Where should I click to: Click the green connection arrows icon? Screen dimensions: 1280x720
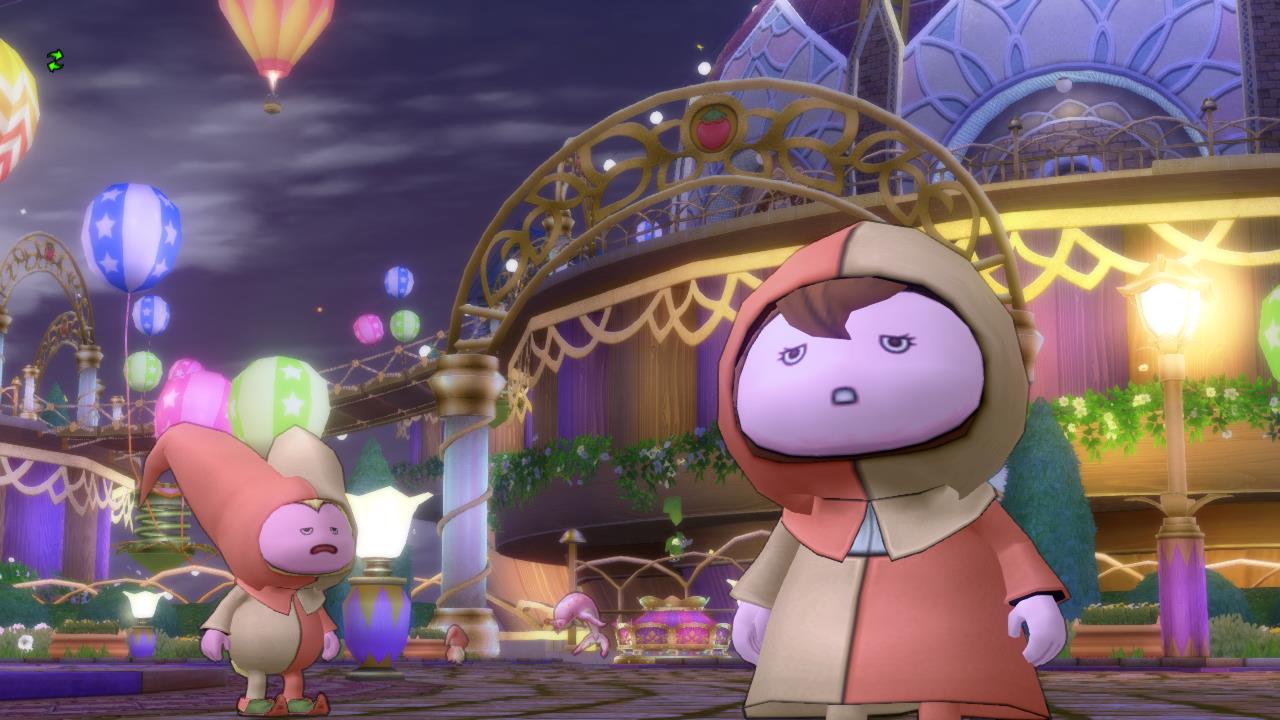(x=55, y=61)
